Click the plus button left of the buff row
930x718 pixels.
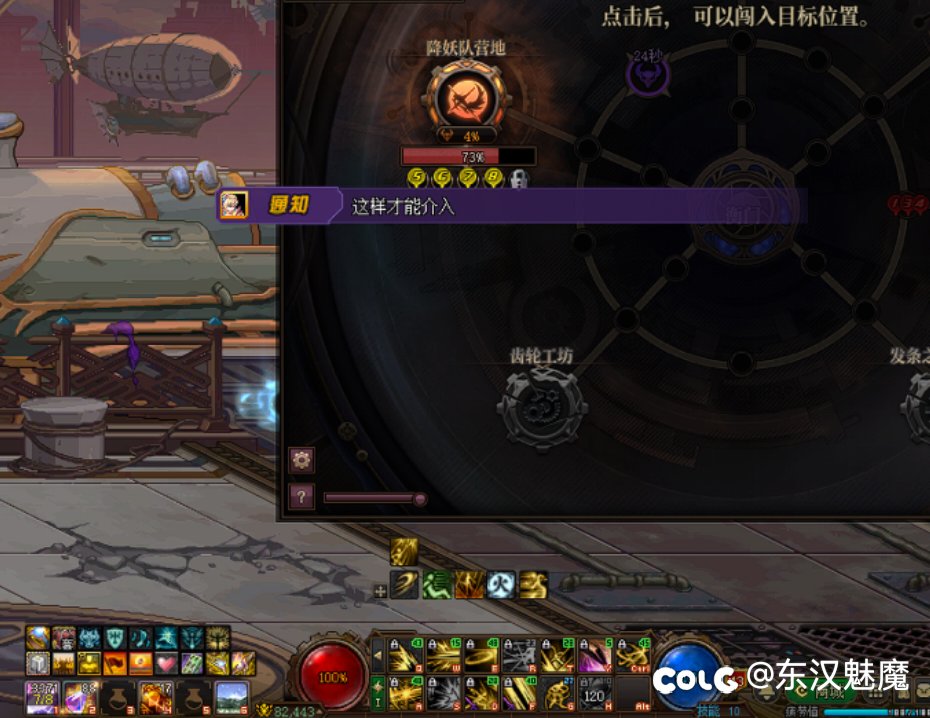click(x=380, y=591)
